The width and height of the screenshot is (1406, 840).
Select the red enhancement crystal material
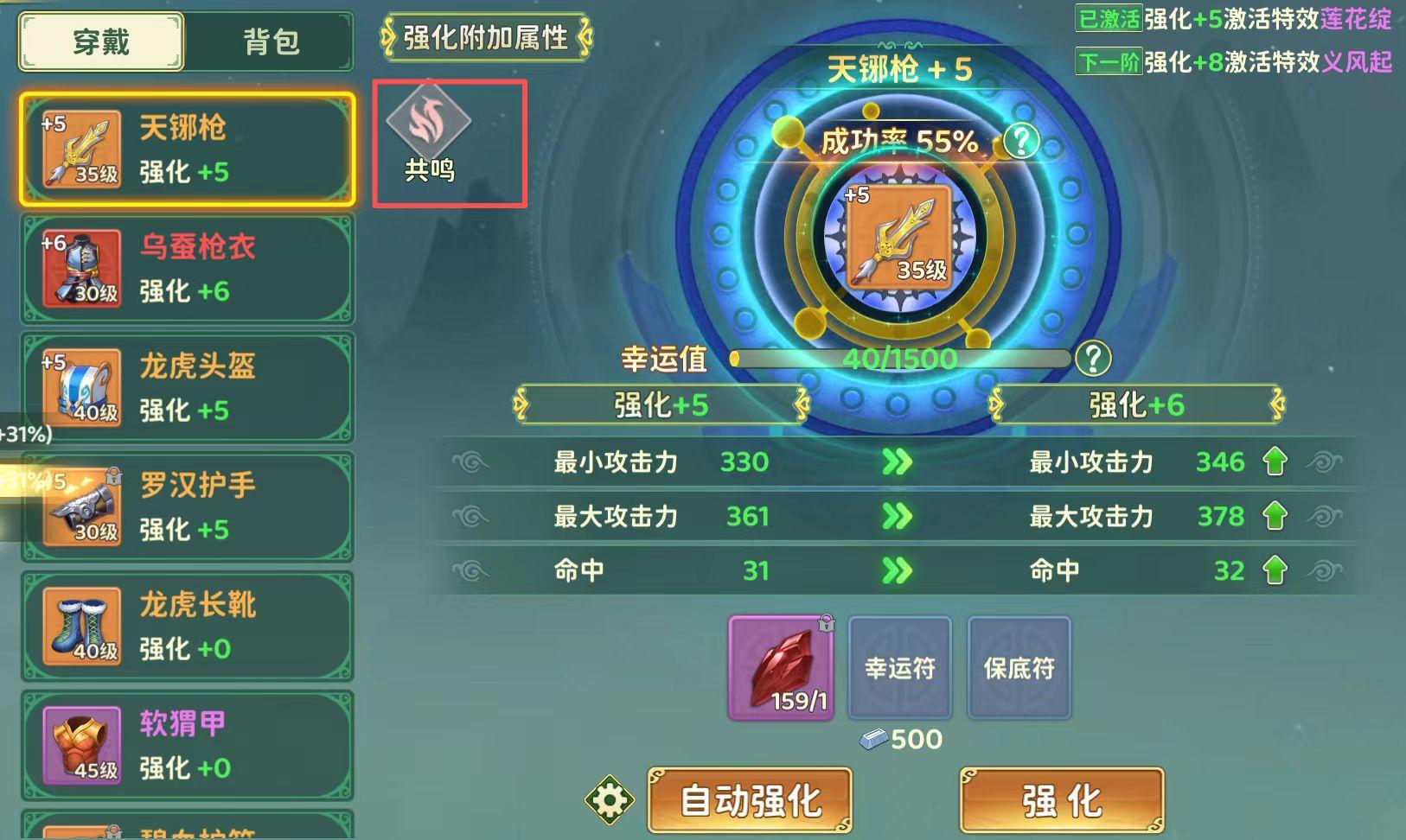coord(779,667)
